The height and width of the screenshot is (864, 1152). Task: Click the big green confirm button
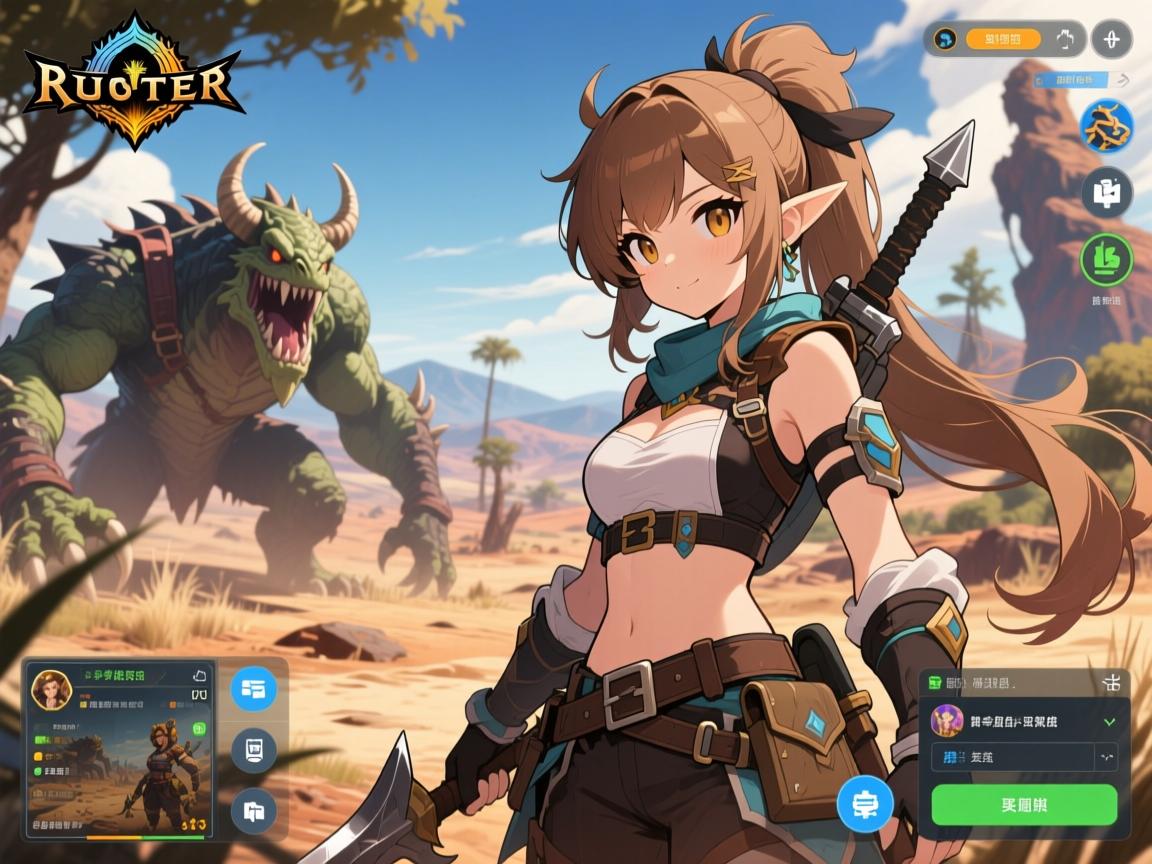pos(1023,804)
